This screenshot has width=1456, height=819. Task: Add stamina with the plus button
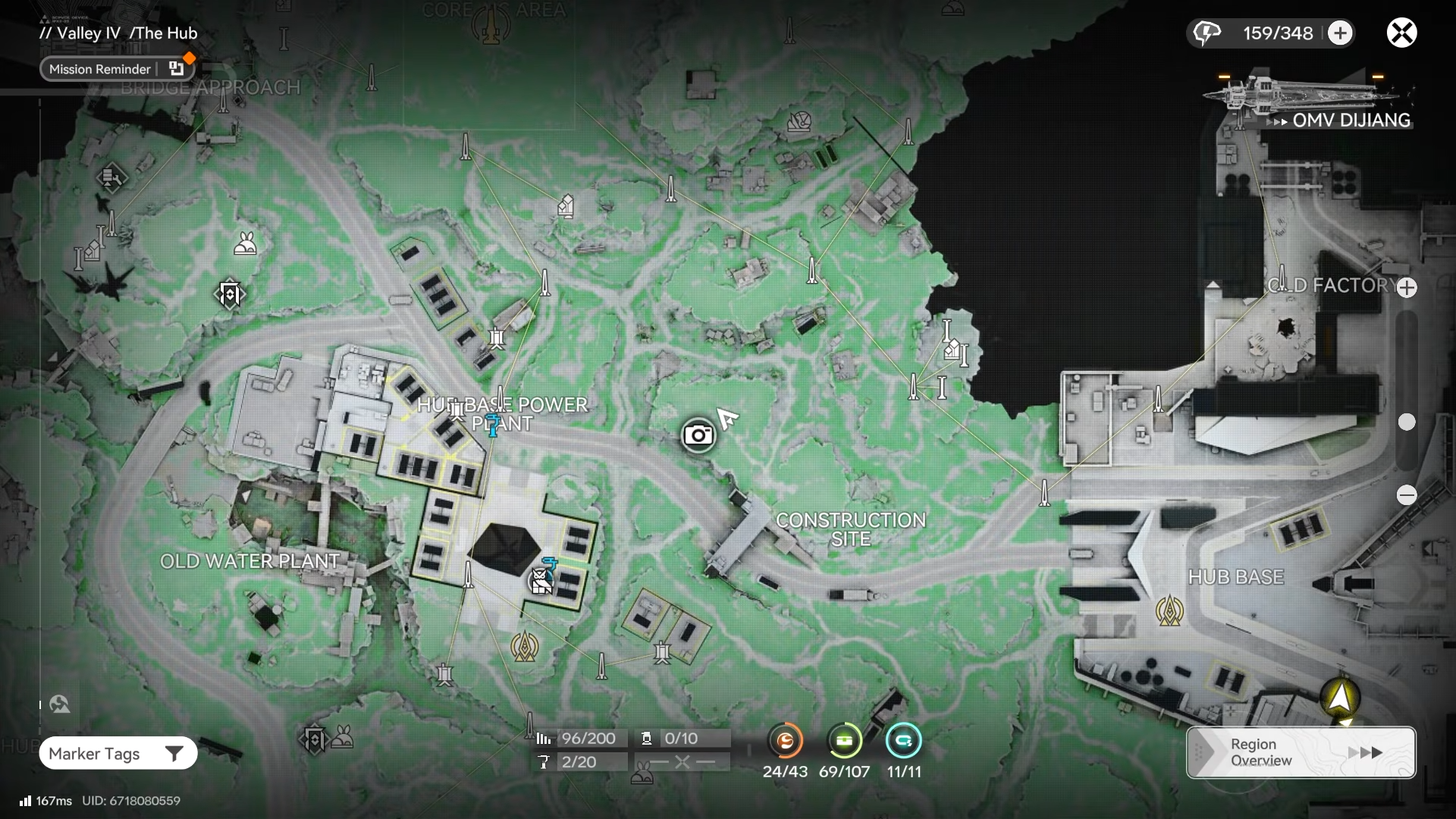click(1340, 33)
